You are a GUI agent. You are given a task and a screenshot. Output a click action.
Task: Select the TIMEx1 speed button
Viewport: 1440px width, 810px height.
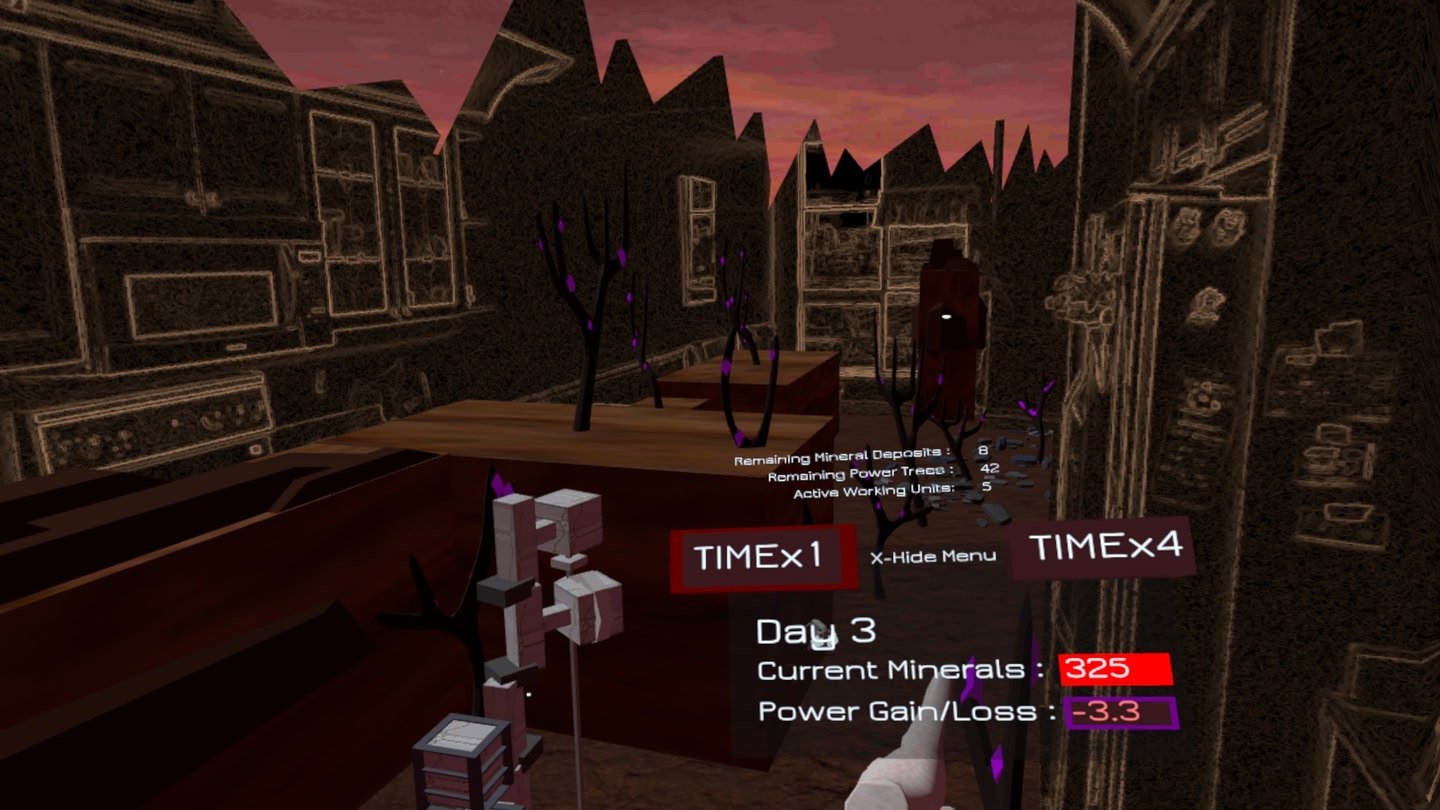tap(760, 556)
